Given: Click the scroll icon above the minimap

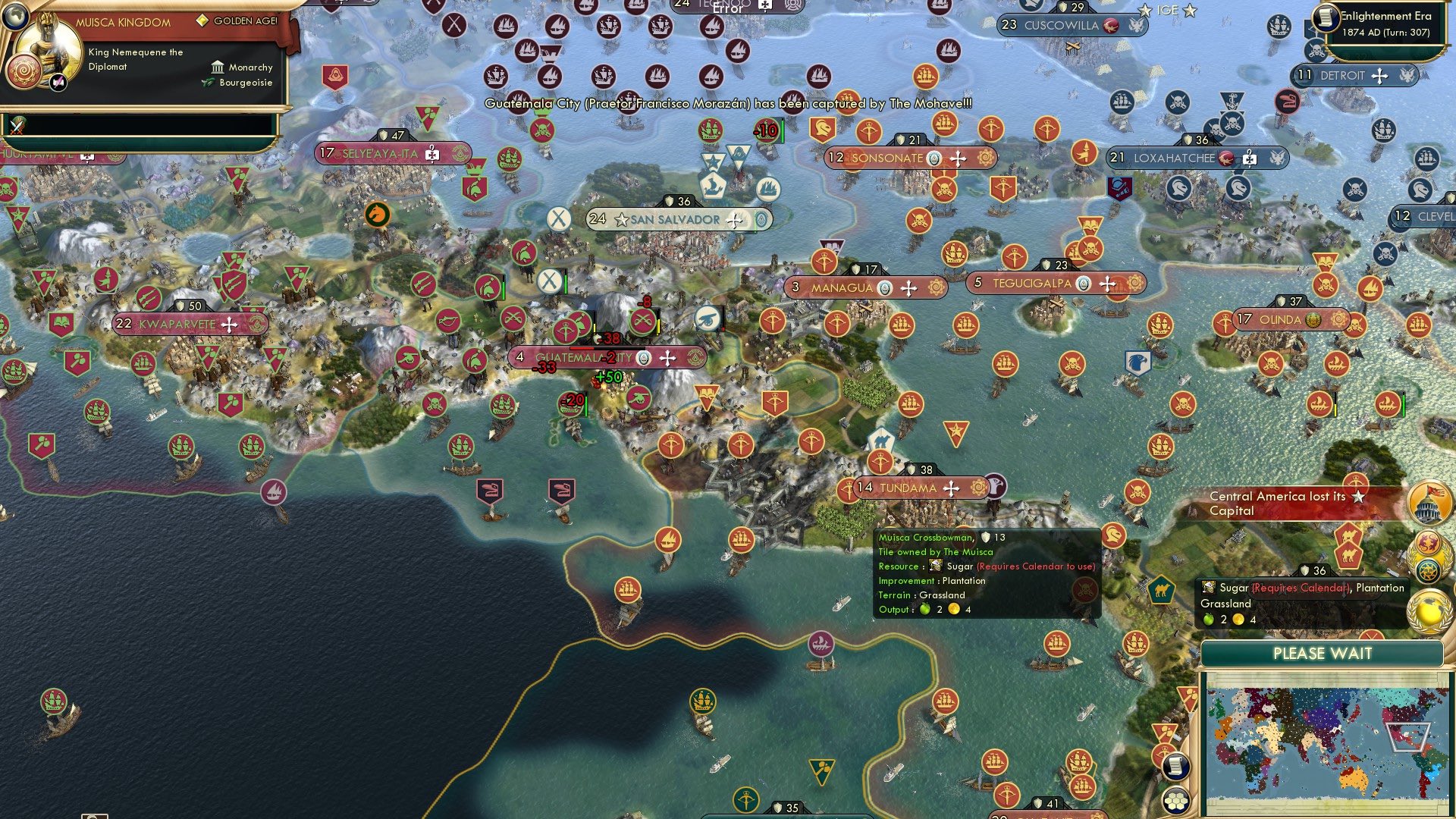Looking at the screenshot, I should [1175, 767].
